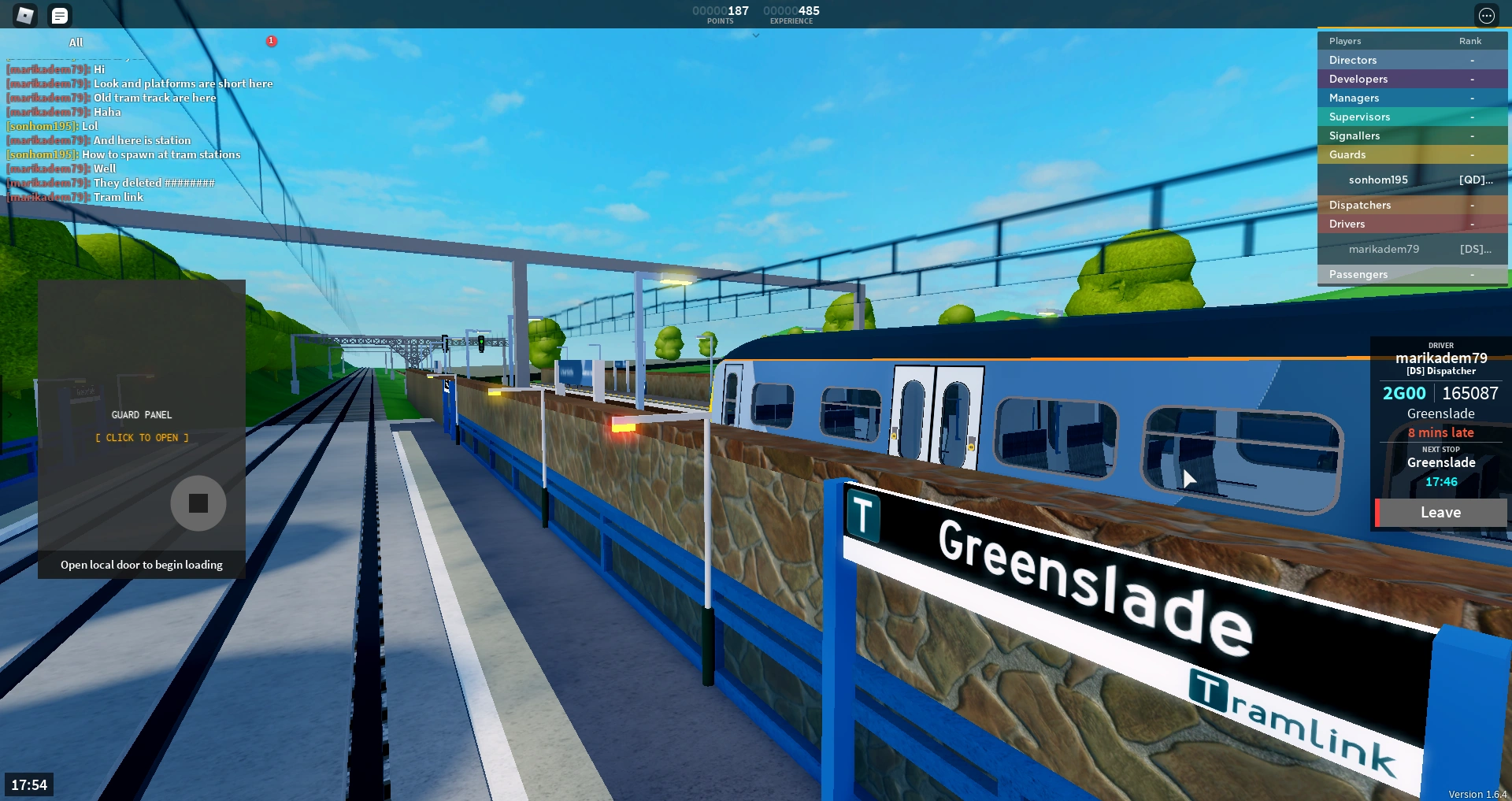Click the Points counter at top of screen

721,13
